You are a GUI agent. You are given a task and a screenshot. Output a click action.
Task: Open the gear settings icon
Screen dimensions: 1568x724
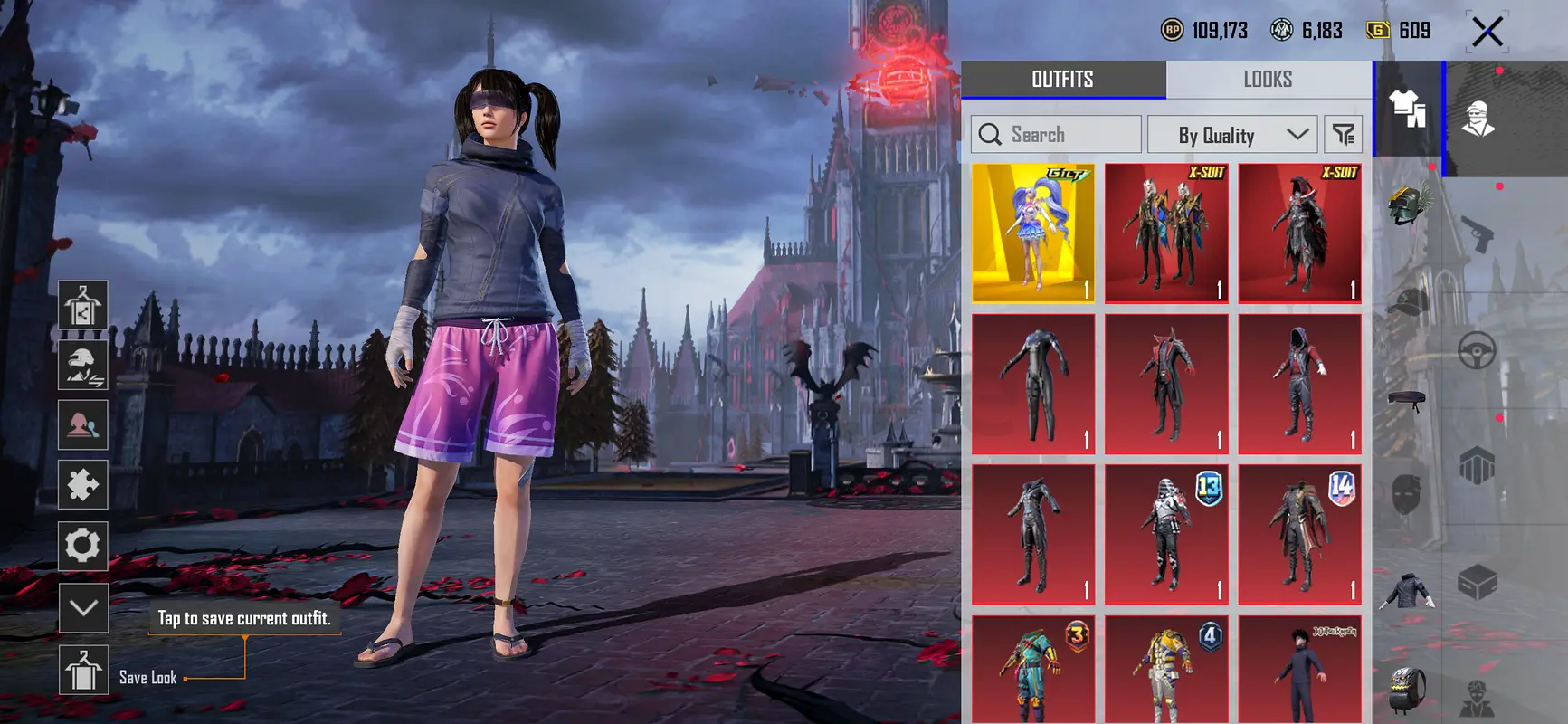point(83,546)
